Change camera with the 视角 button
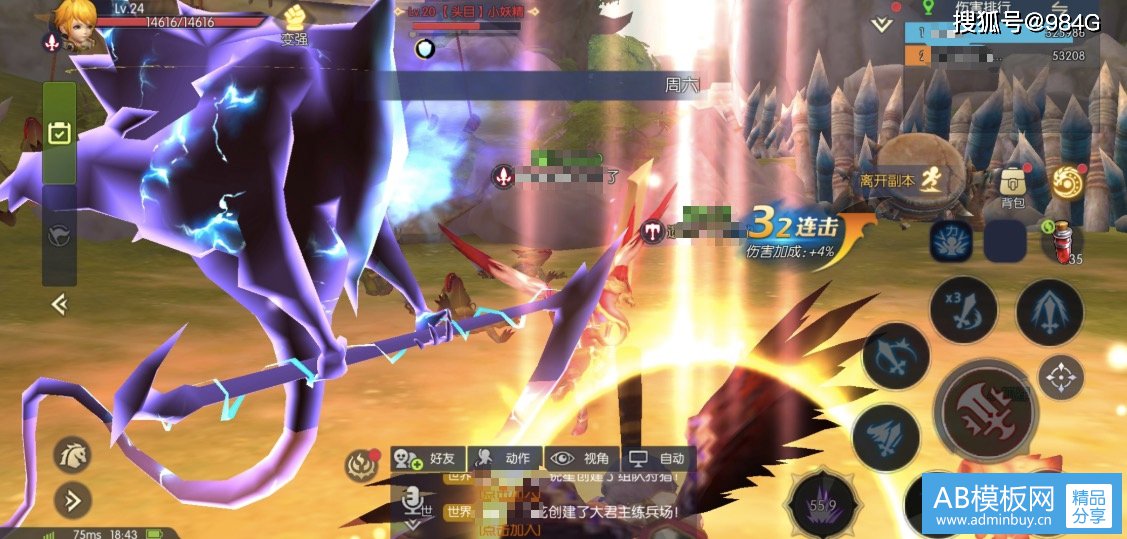This screenshot has width=1127, height=539. [x=583, y=458]
